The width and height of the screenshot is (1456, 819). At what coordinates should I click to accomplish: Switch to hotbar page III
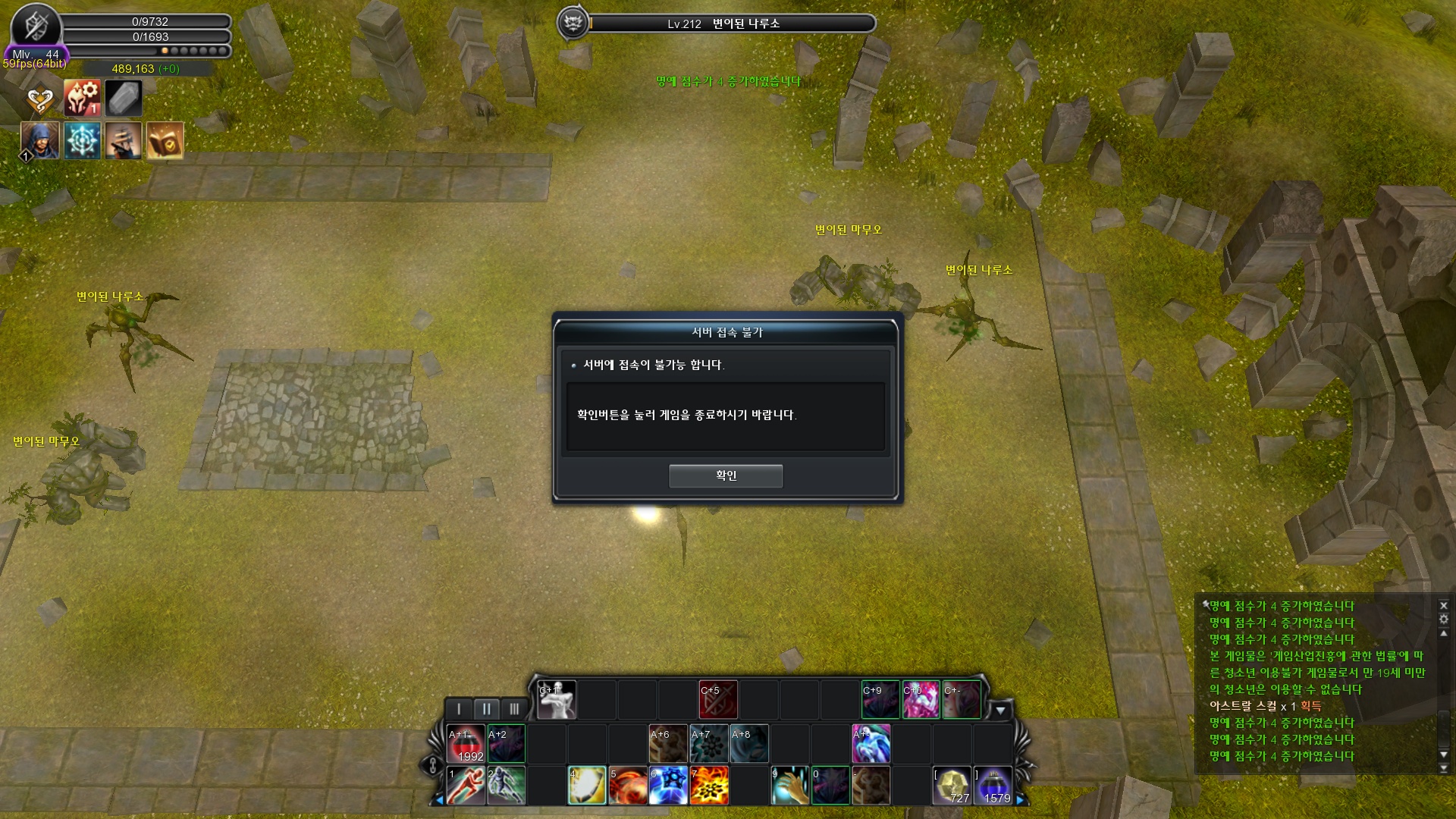coord(514,709)
